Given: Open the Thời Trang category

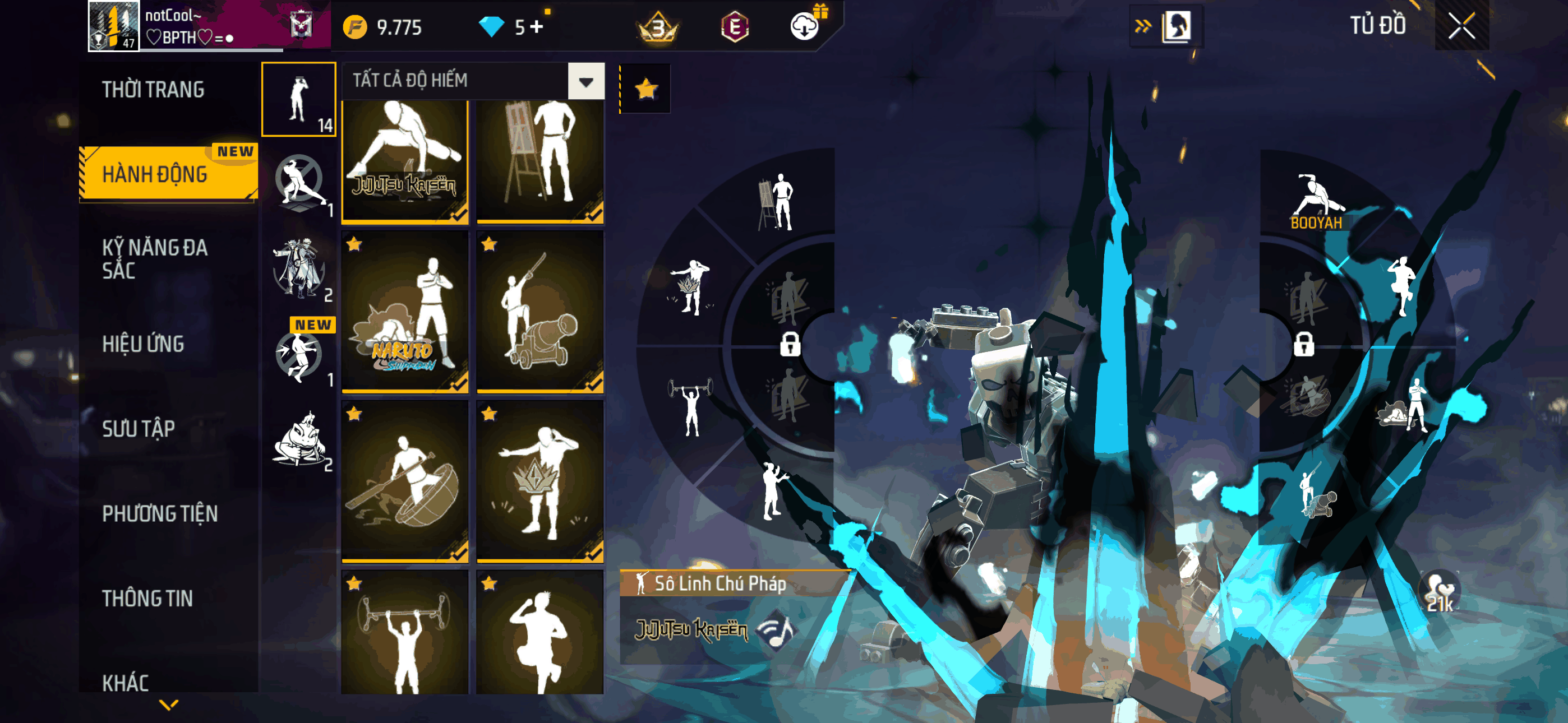Looking at the screenshot, I should click(x=153, y=90).
